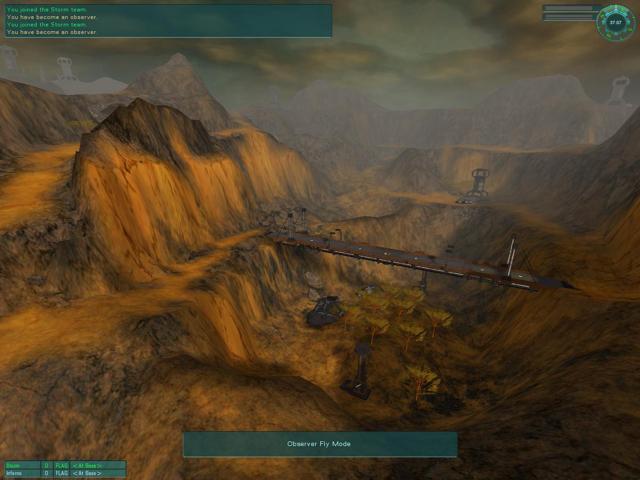Click the circular compass in the corner
640x480 pixels.
(613, 23)
